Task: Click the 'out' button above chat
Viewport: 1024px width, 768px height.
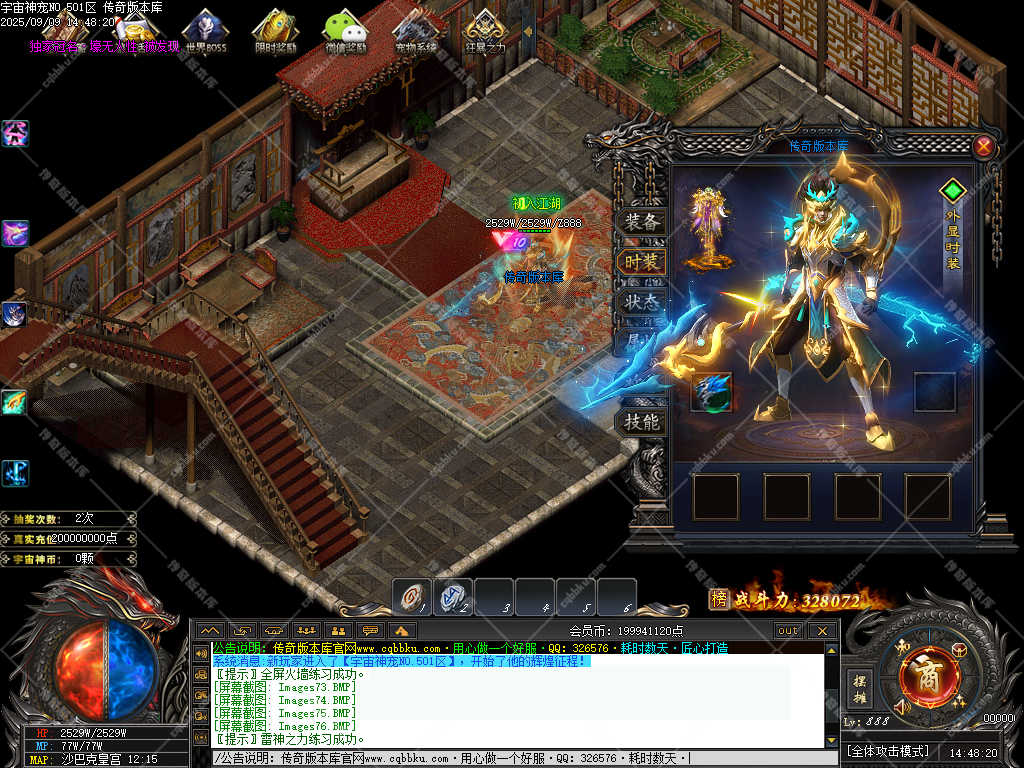Action: tap(789, 630)
